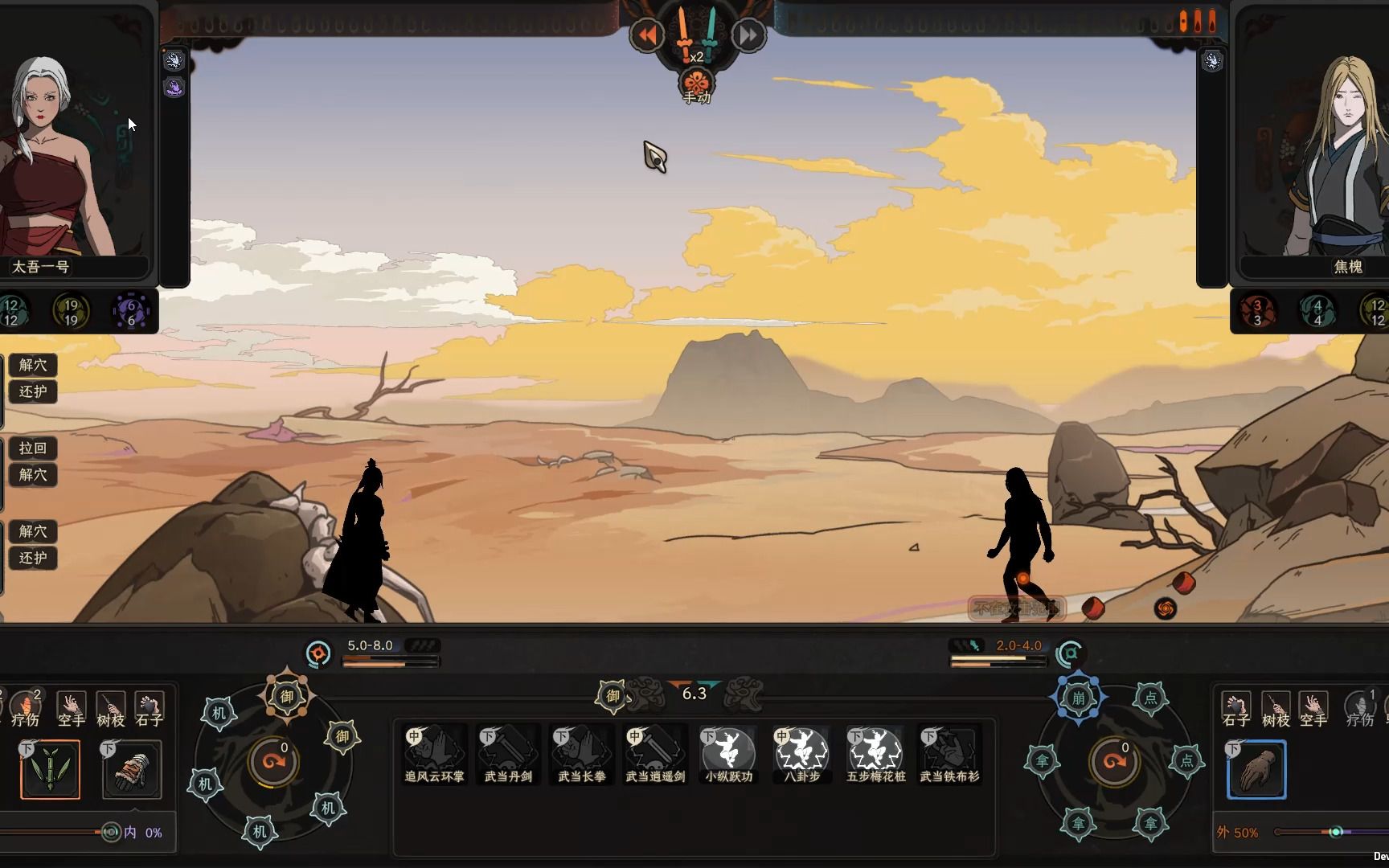Activate the 武当丹剑 skill
This screenshot has width=1389, height=868.
(508, 753)
